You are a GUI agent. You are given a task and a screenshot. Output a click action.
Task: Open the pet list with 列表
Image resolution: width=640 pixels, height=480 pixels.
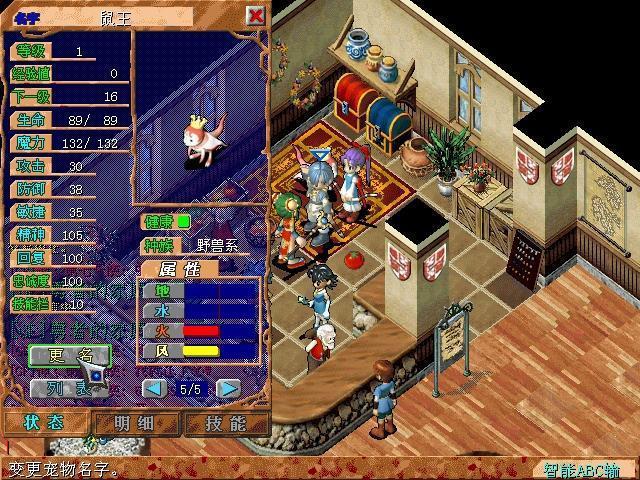[67, 387]
